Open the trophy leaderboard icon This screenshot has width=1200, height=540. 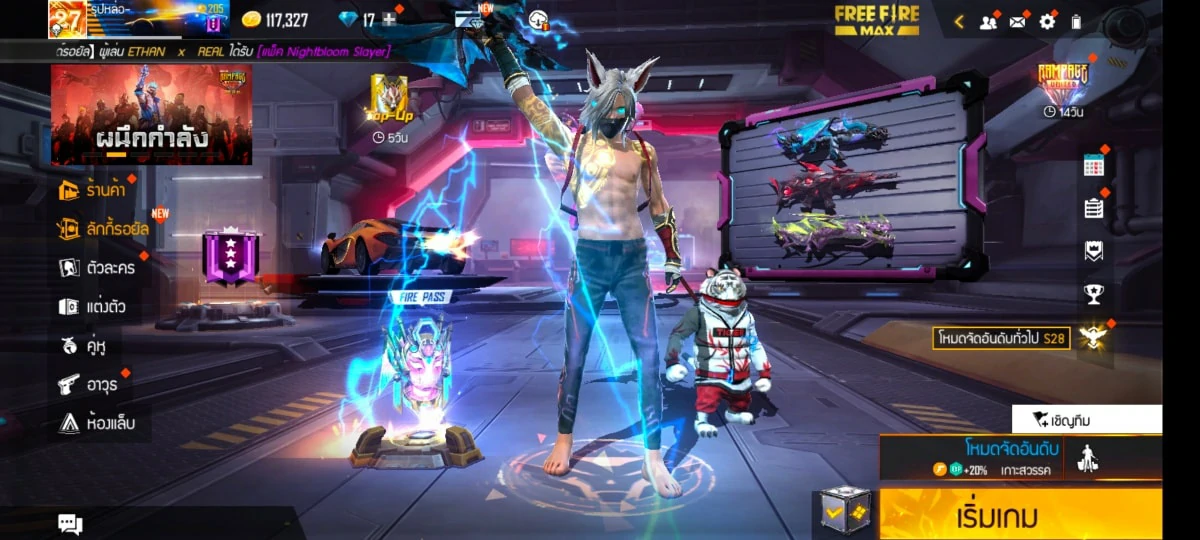coord(1094,294)
